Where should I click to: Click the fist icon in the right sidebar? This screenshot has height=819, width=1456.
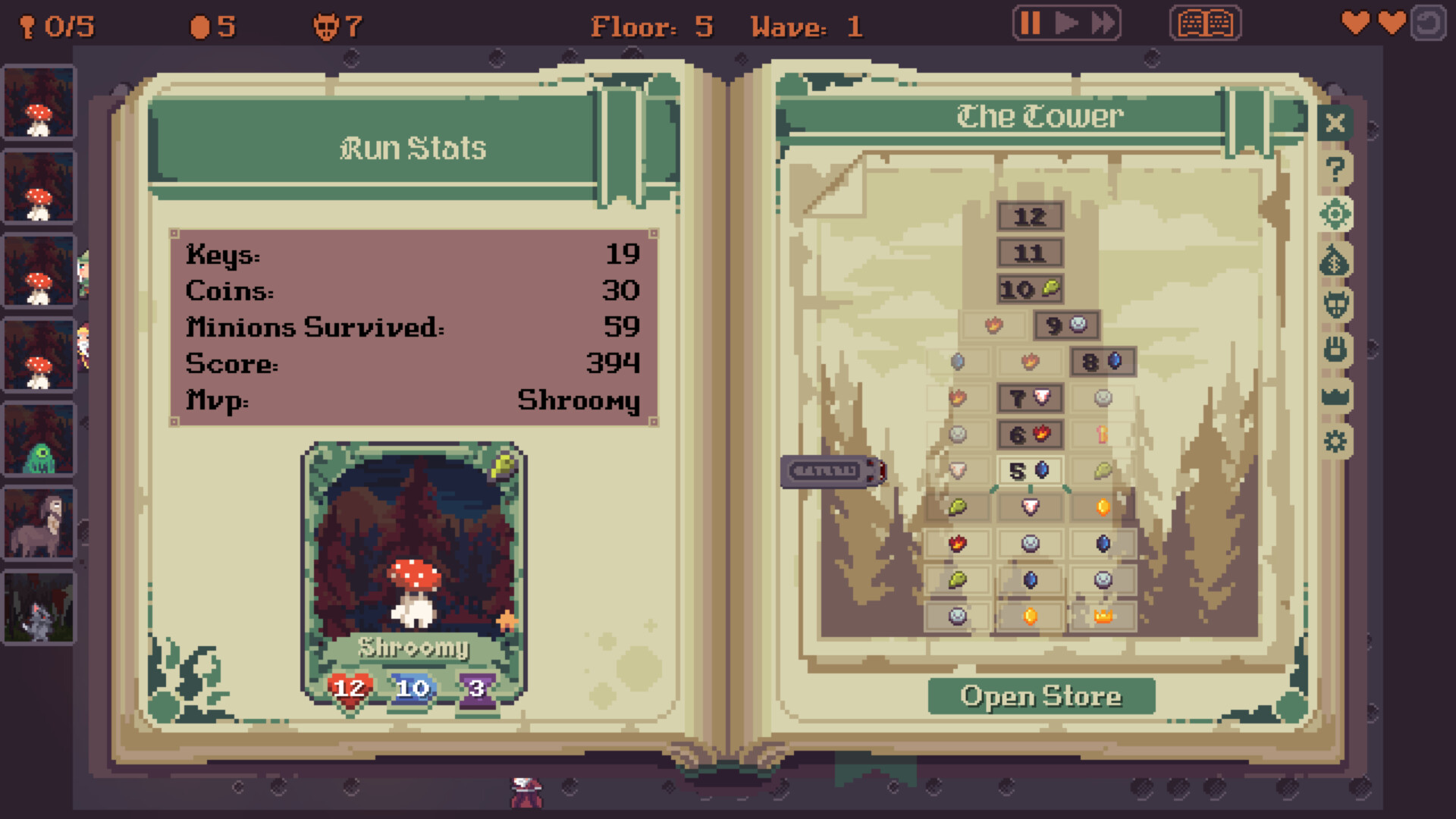click(x=1335, y=350)
